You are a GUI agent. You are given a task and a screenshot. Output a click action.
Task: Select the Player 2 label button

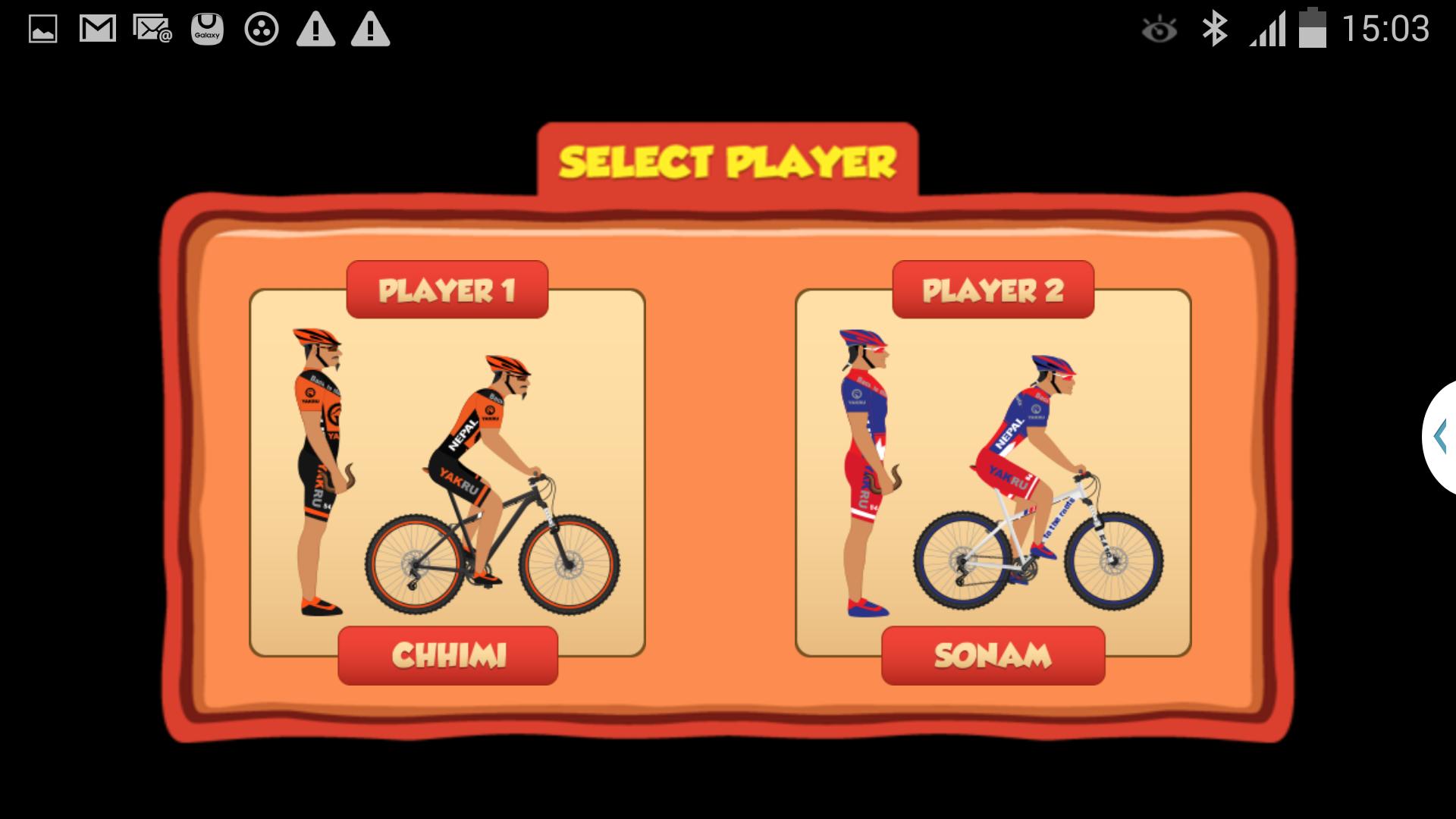point(993,290)
